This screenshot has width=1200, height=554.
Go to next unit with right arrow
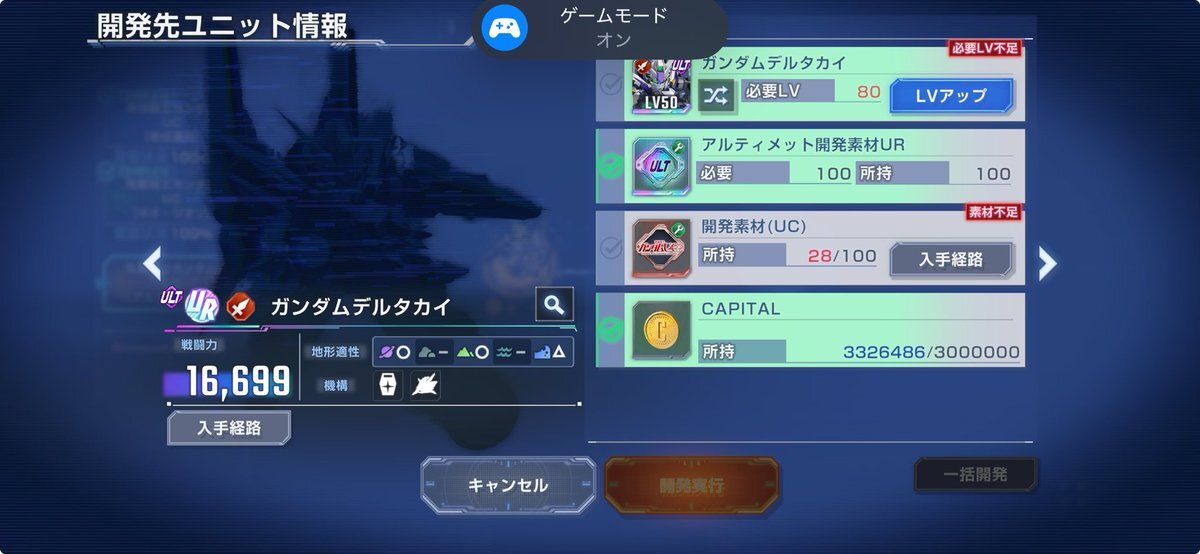tap(1047, 263)
